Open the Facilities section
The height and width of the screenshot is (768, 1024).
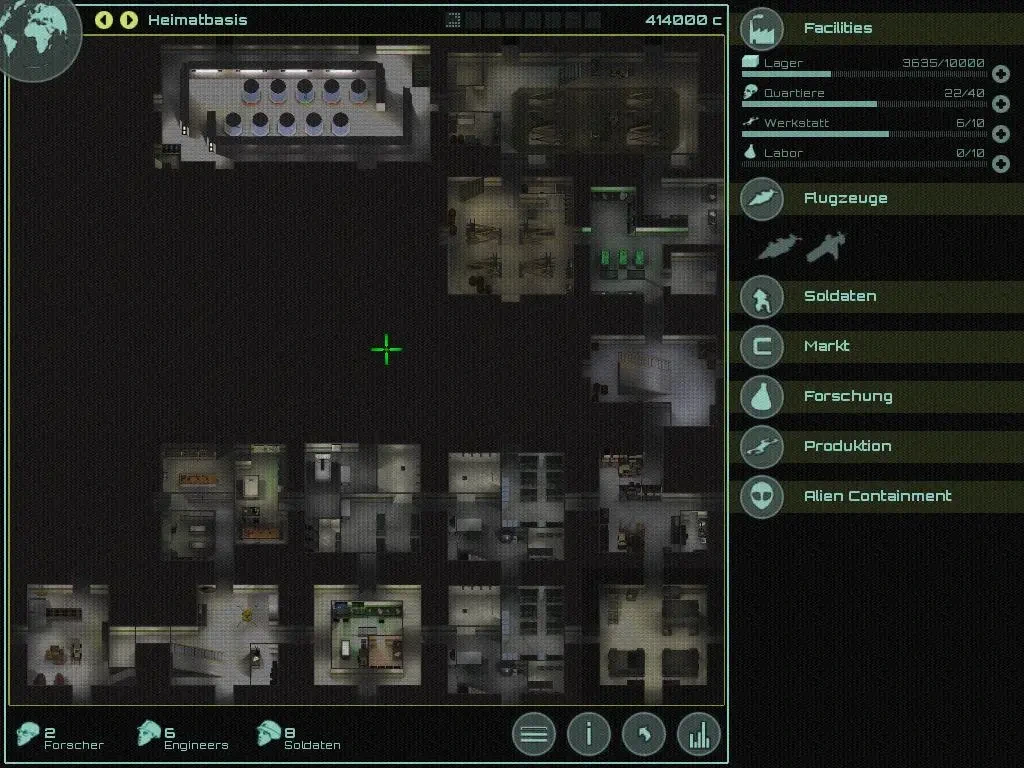coord(838,28)
